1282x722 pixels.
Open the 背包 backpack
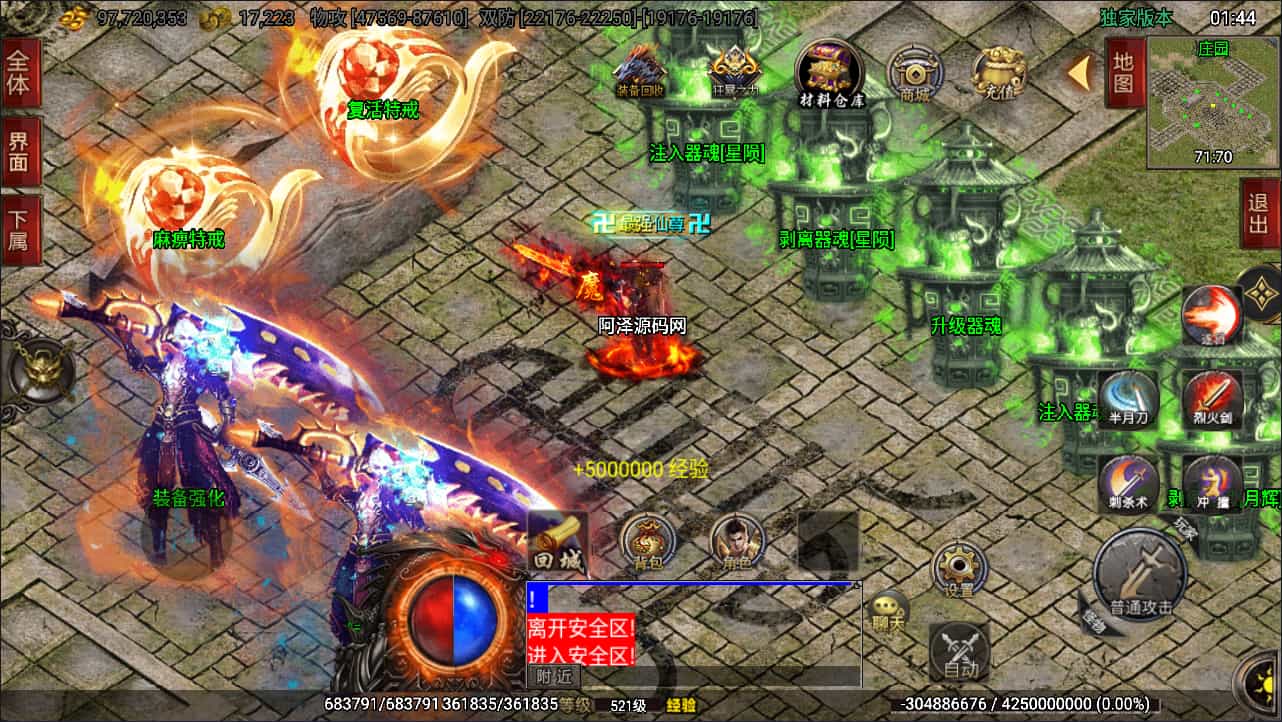(649, 543)
